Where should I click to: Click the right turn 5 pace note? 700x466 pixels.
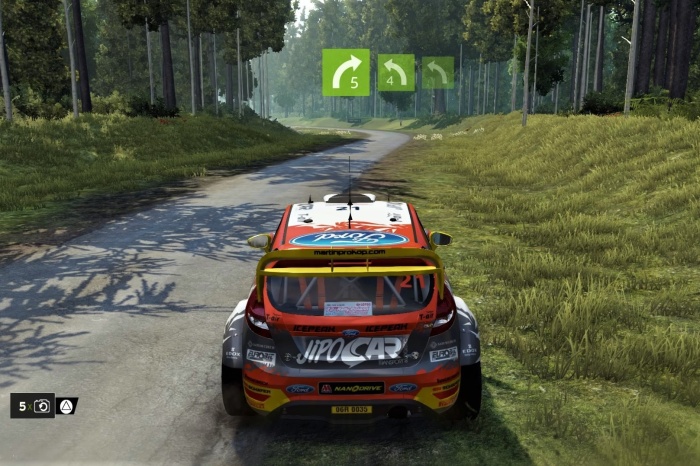click(346, 72)
